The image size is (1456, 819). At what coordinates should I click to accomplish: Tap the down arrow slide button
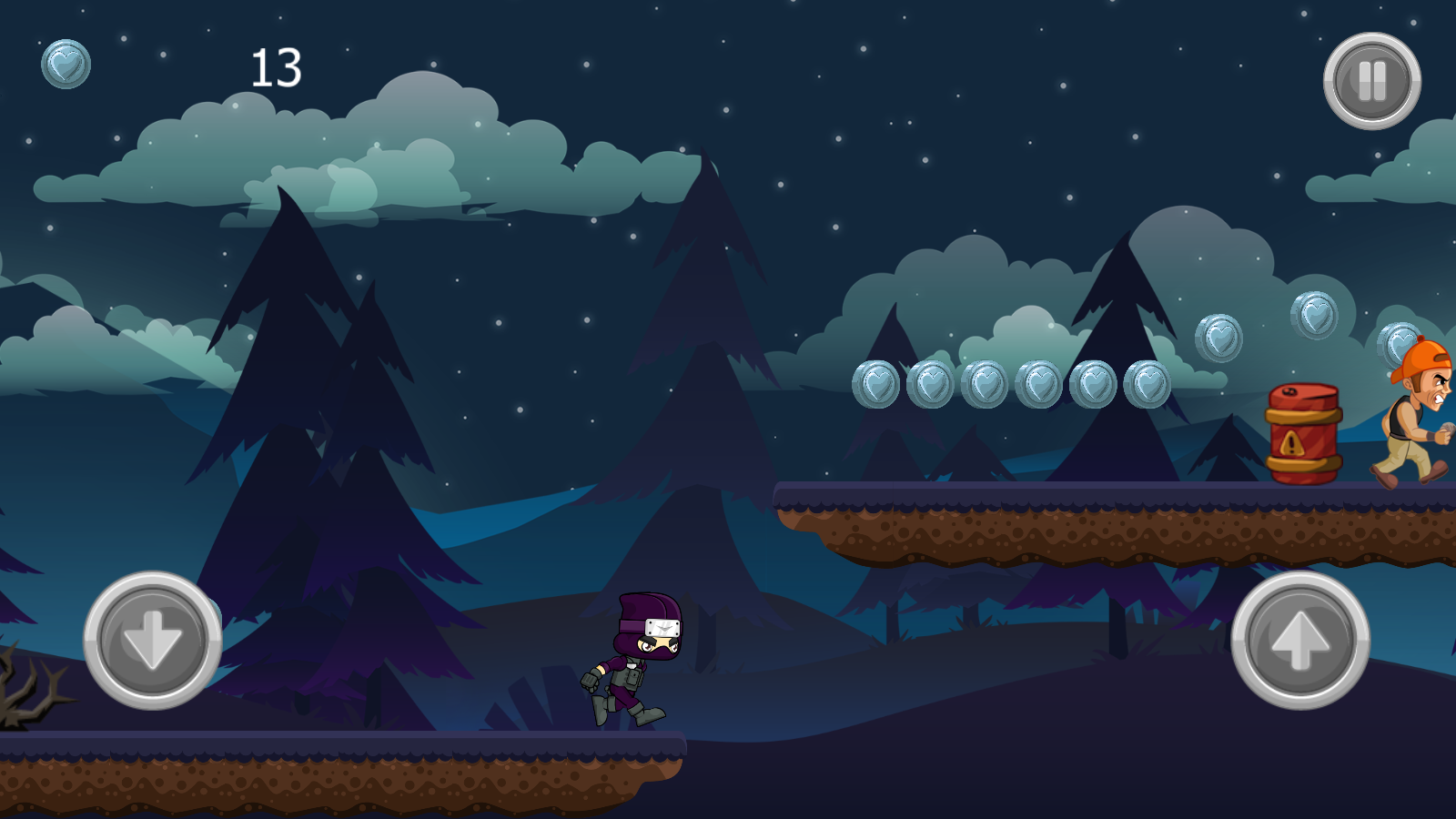coord(153,640)
